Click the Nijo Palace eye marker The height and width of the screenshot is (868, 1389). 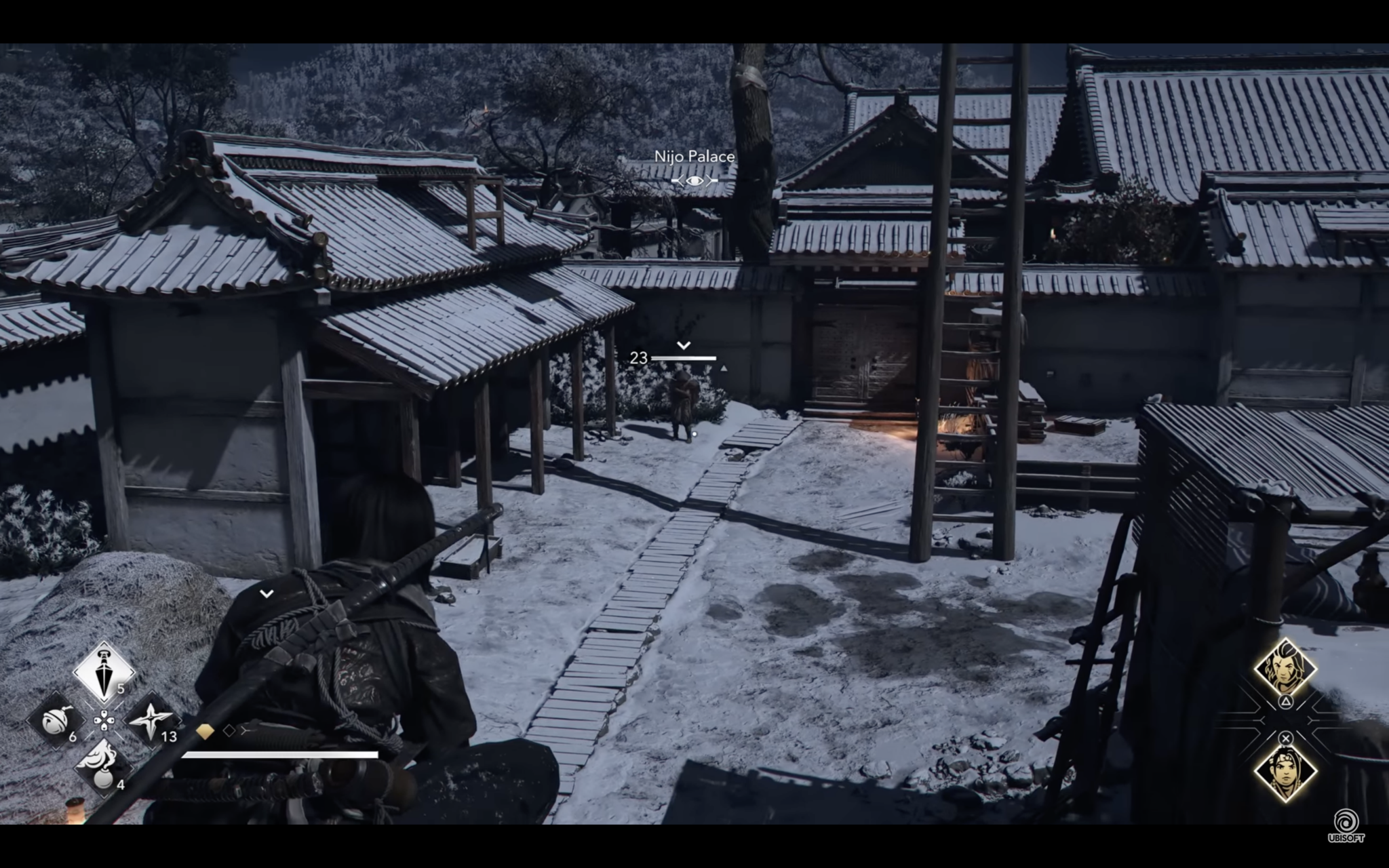pyautogui.click(x=694, y=180)
